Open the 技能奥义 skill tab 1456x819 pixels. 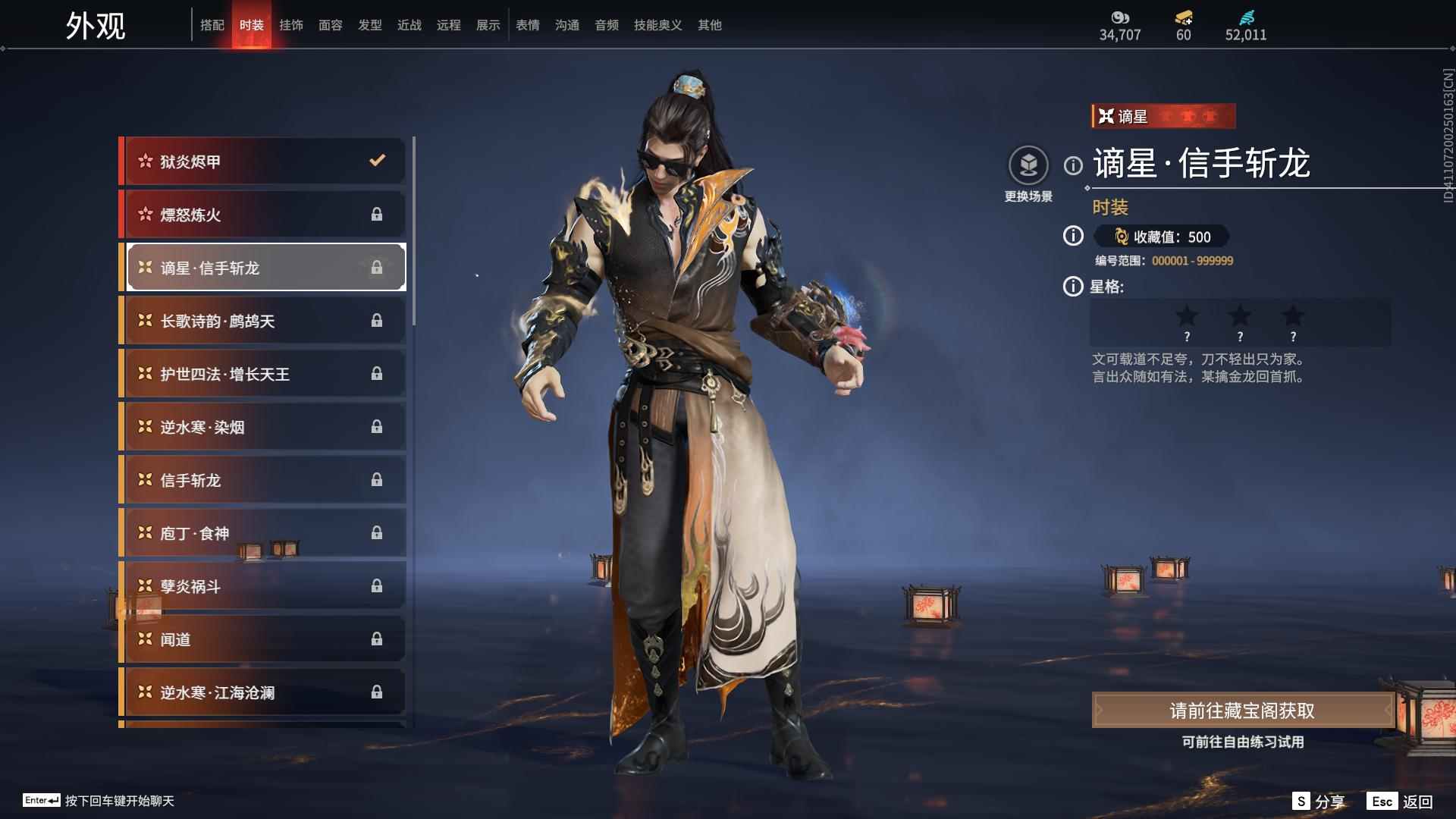pos(658,25)
